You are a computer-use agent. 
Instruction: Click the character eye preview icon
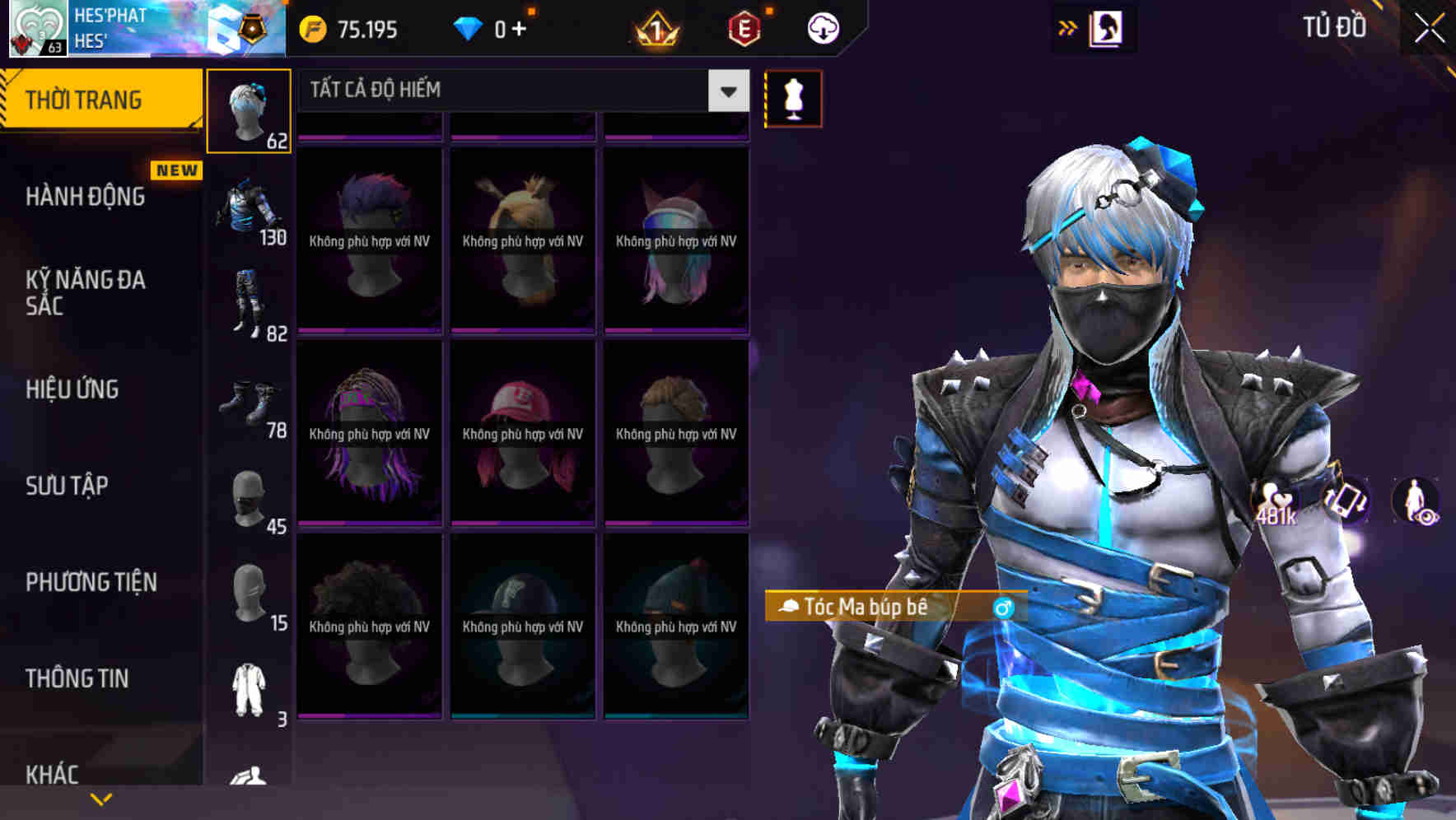tap(1416, 498)
